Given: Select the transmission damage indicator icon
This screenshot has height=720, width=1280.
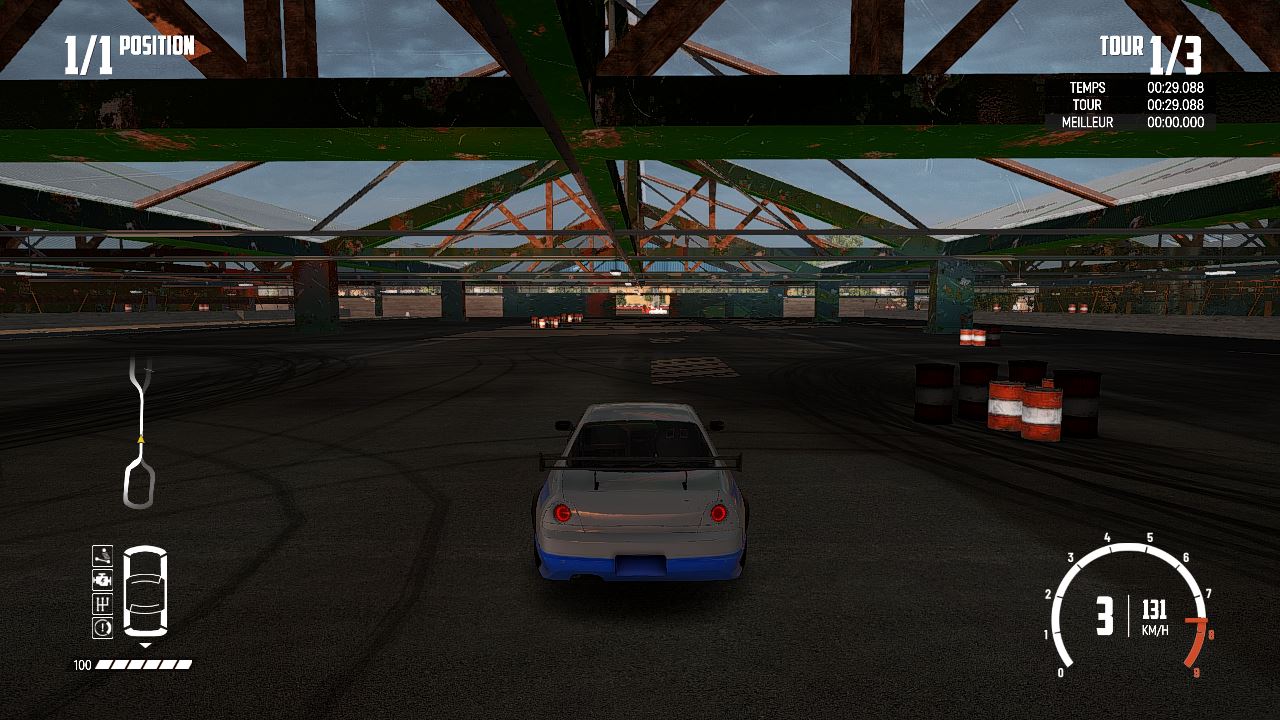Looking at the screenshot, I should pyautogui.click(x=101, y=605).
